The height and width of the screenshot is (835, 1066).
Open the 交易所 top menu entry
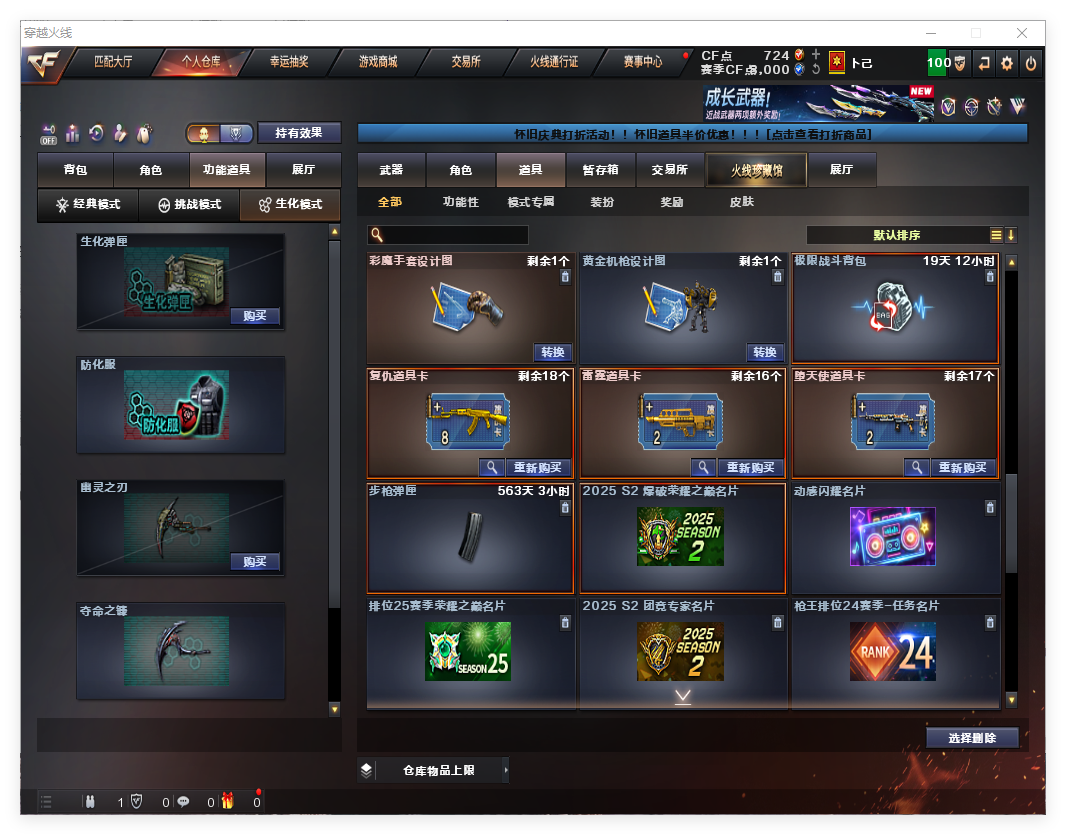tap(466, 62)
